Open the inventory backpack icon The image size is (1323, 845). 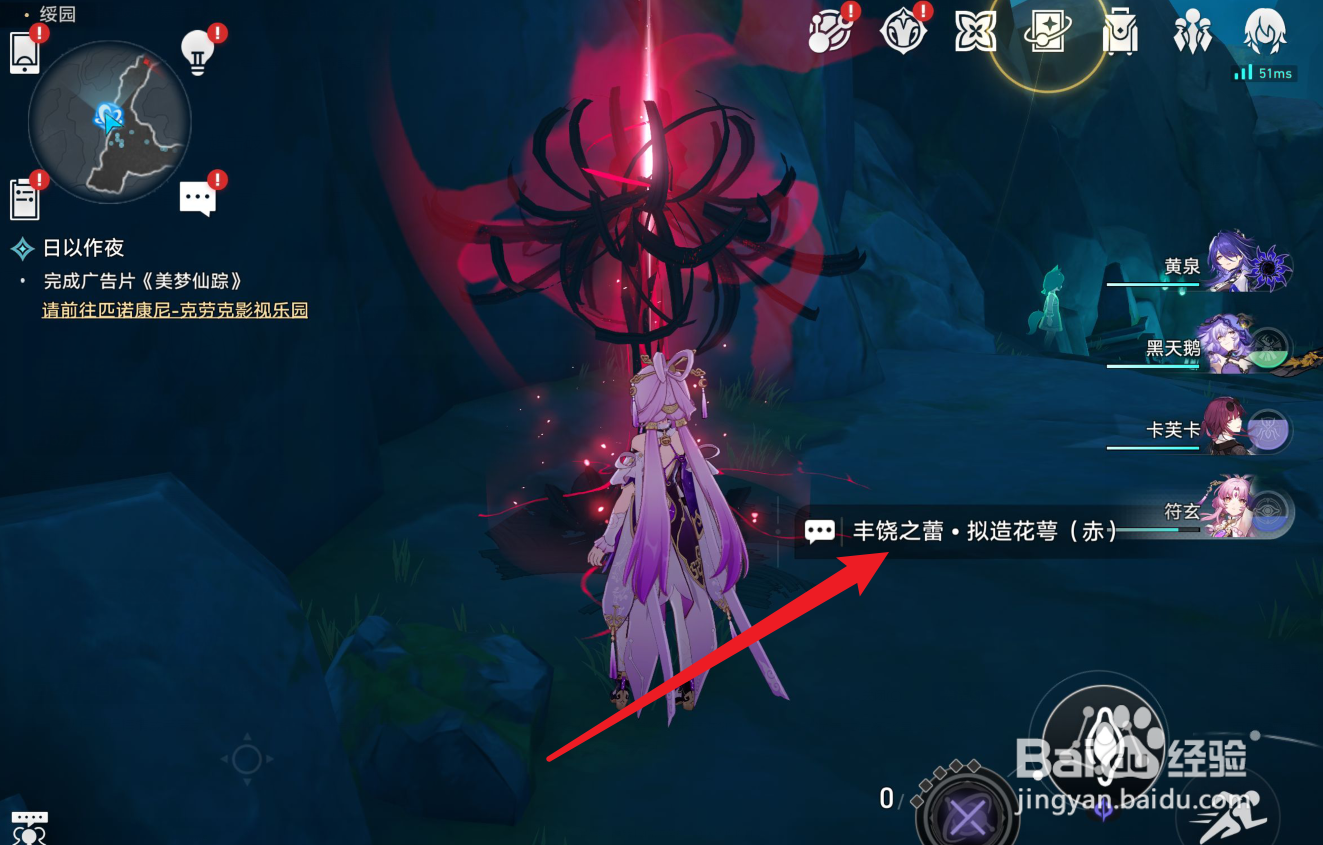[1119, 30]
